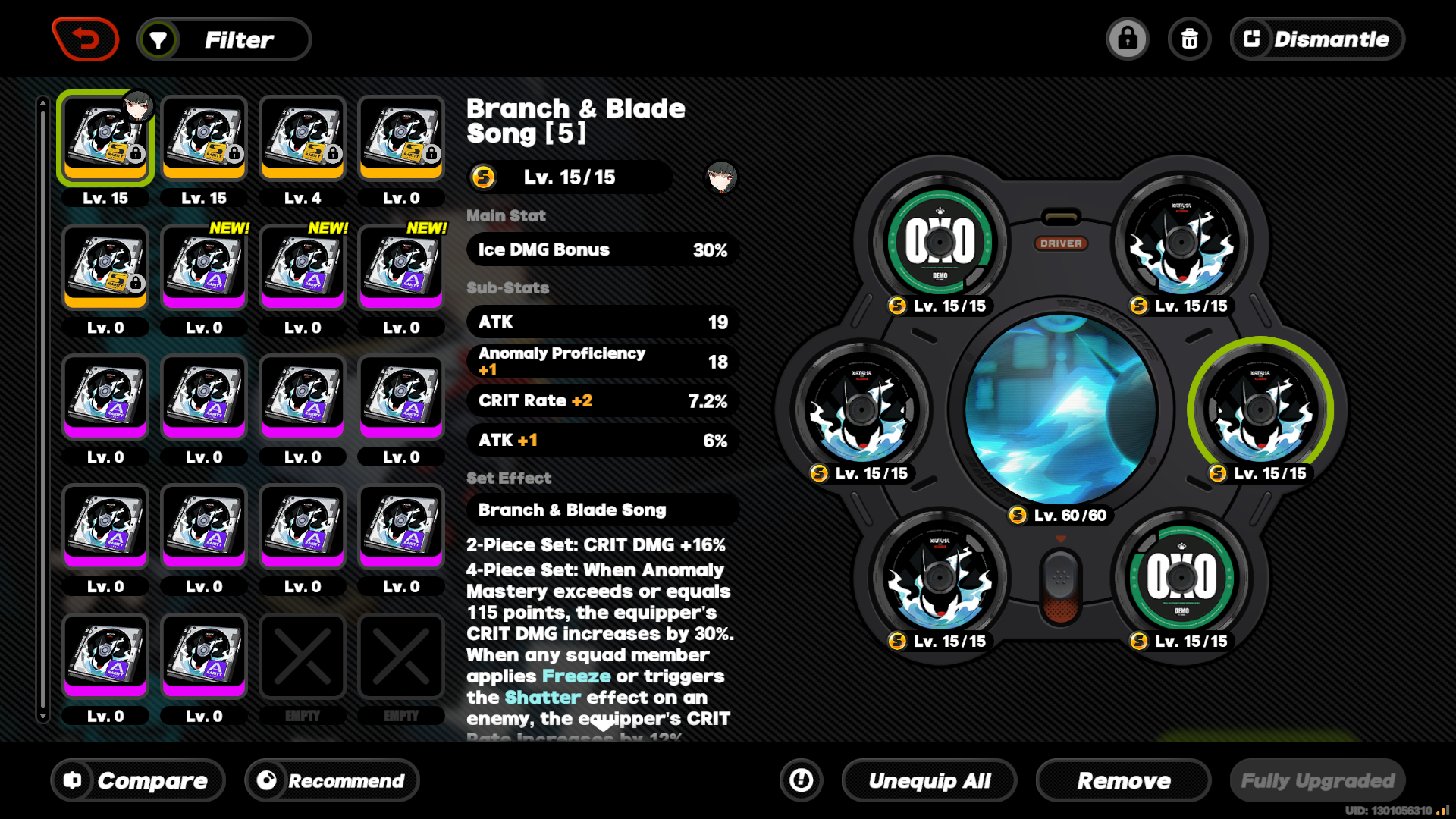Click the Fully Upgraded button

(1317, 780)
